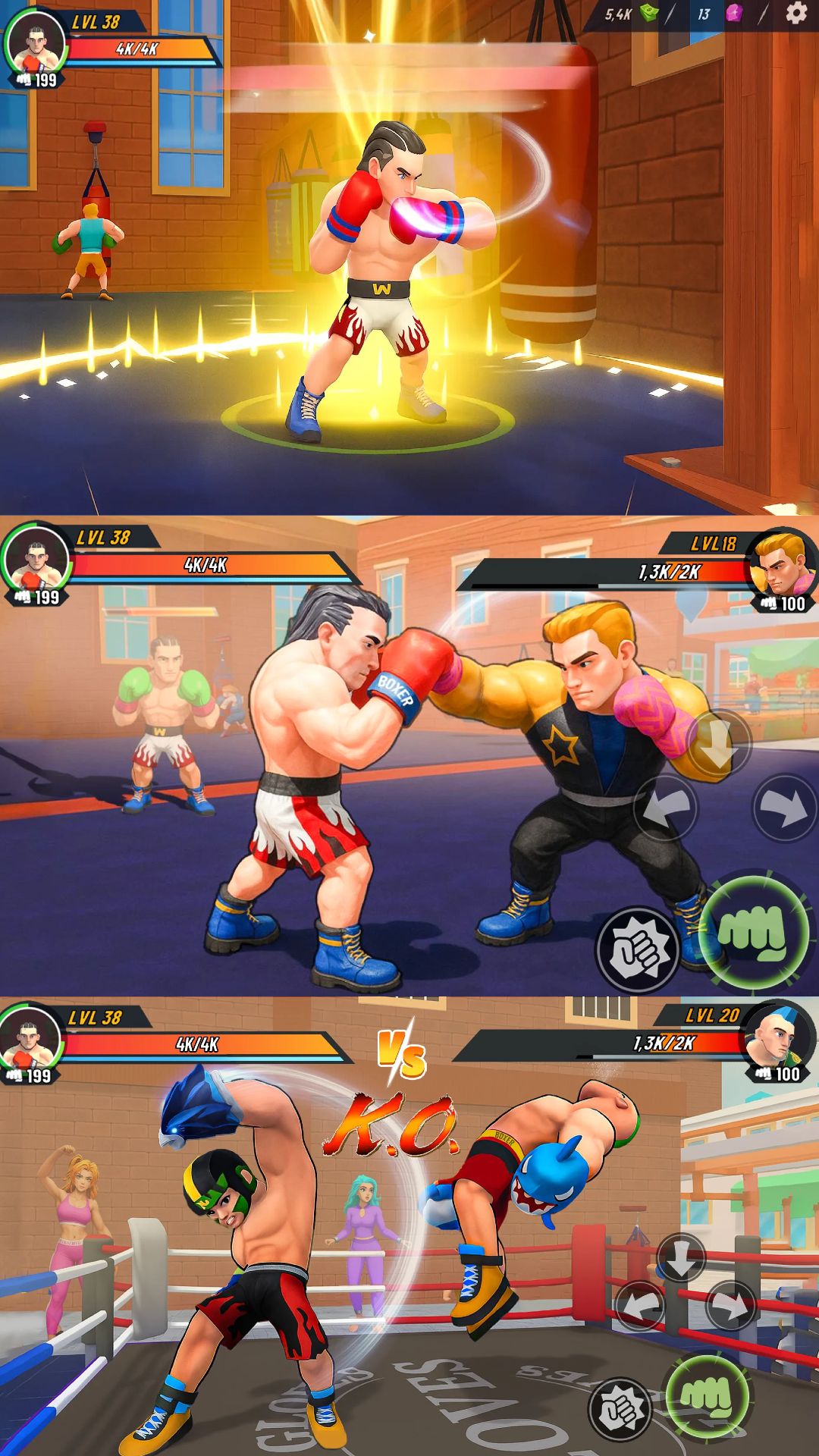Tap the right arrow button in K.O. ring scene
Viewport: 819px width, 1456px height.
730,1306
